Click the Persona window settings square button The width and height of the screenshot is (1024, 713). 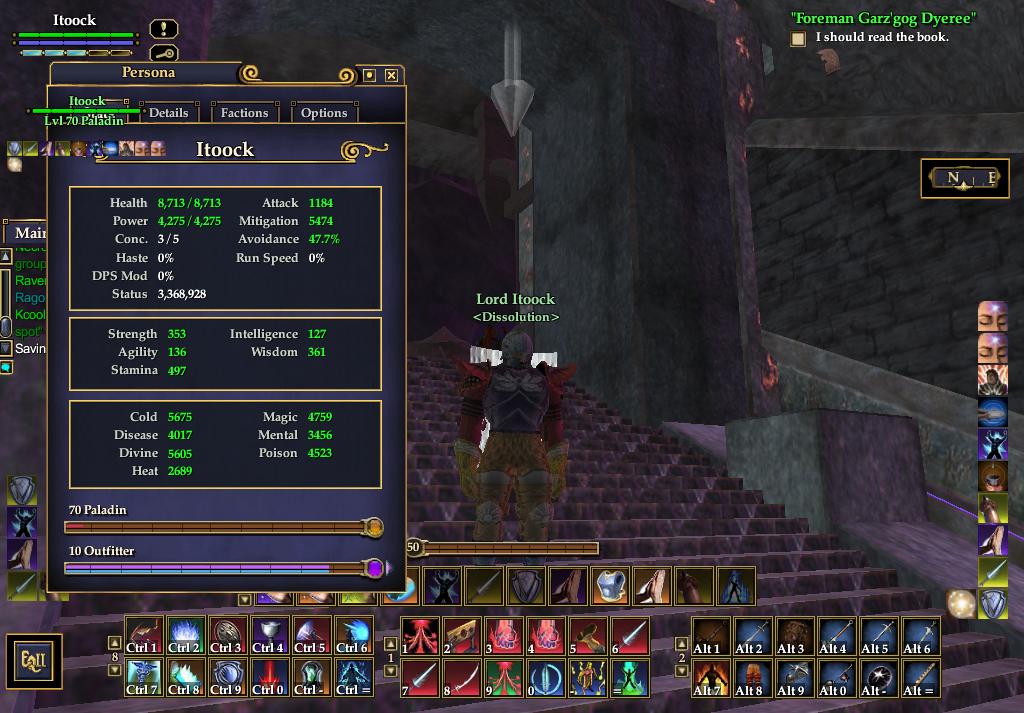[369, 75]
